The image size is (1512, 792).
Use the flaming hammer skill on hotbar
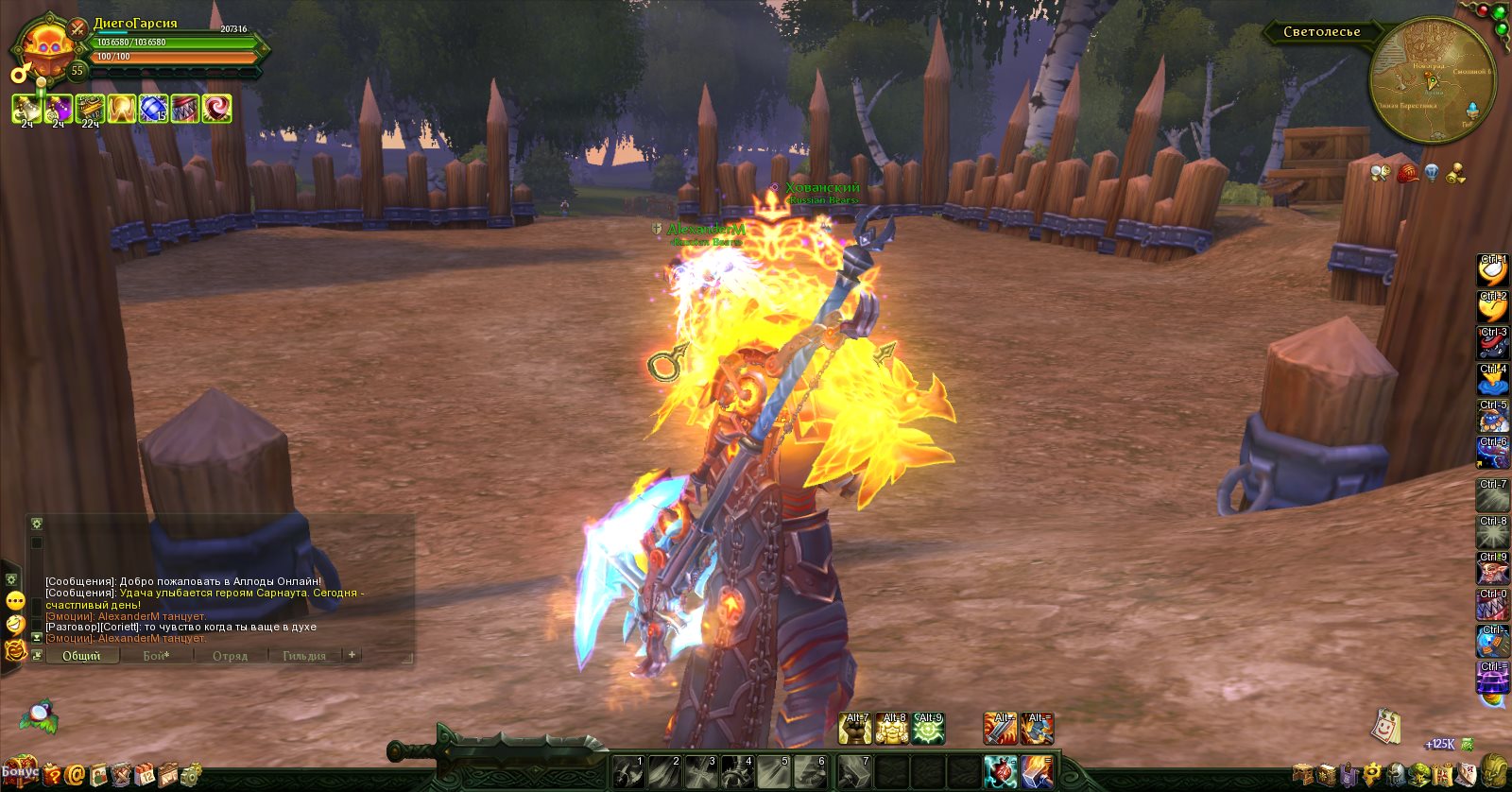(1037, 771)
